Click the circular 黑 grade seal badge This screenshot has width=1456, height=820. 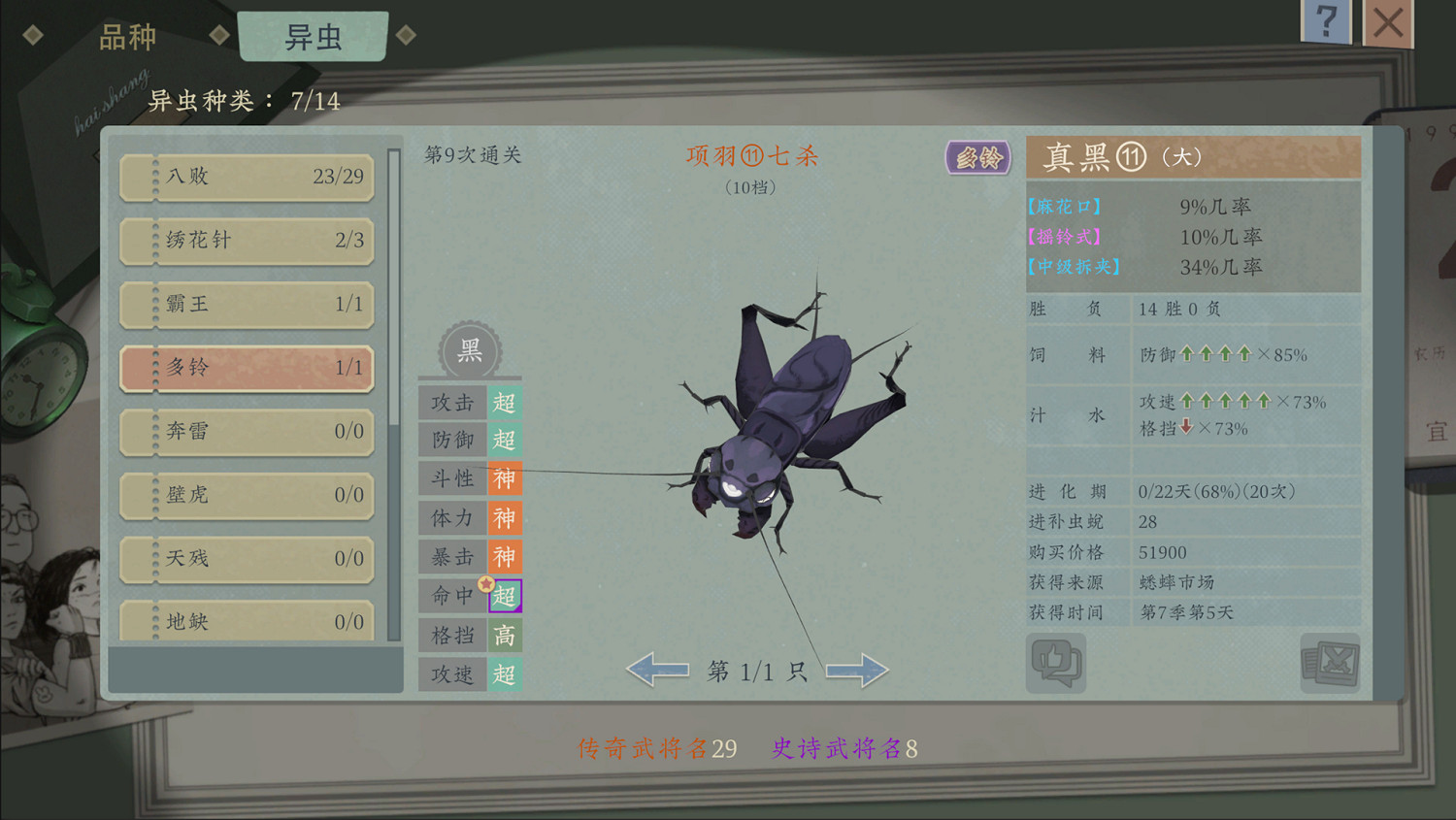[470, 351]
